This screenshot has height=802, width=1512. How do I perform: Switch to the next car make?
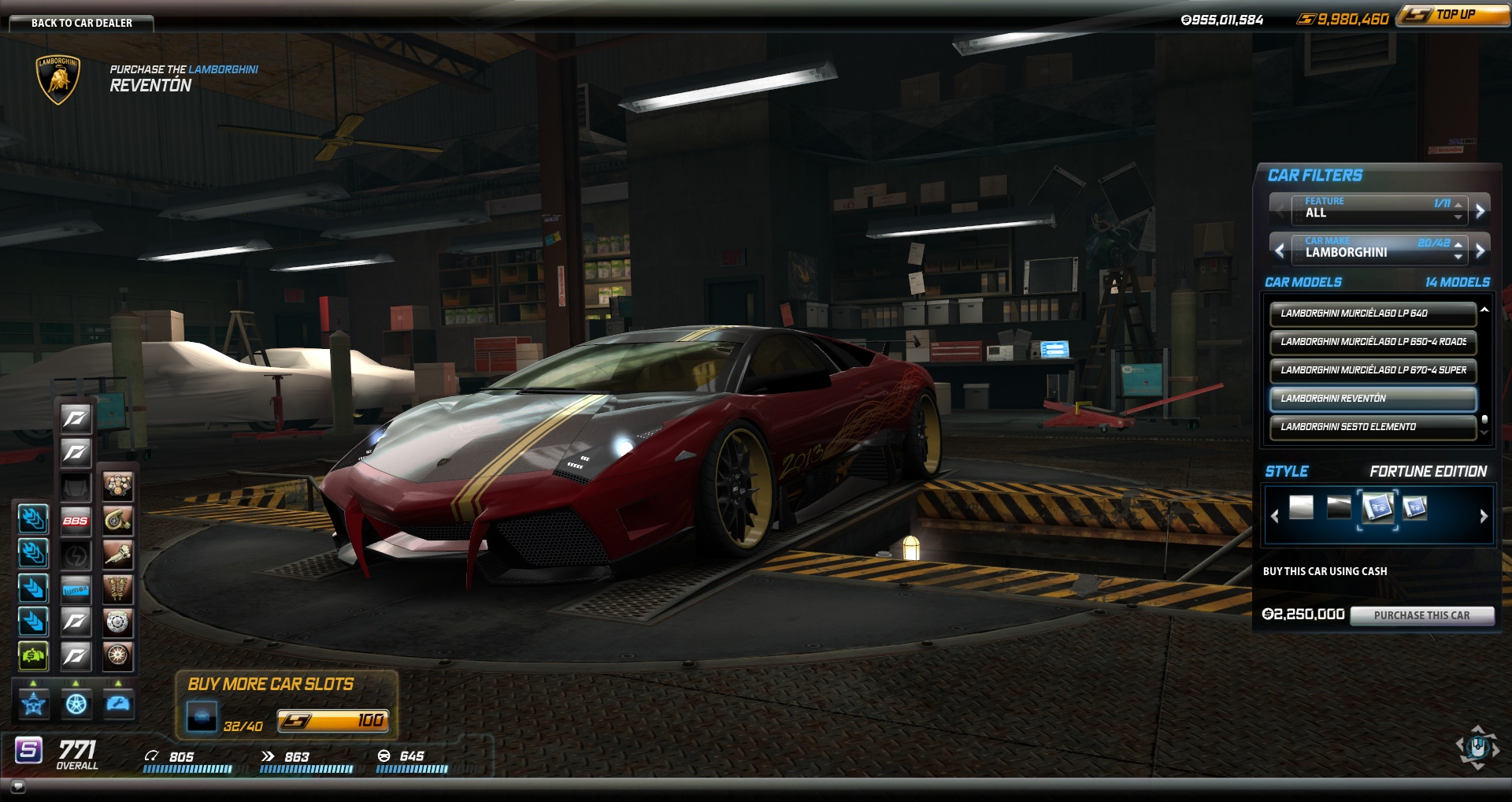[x=1480, y=251]
